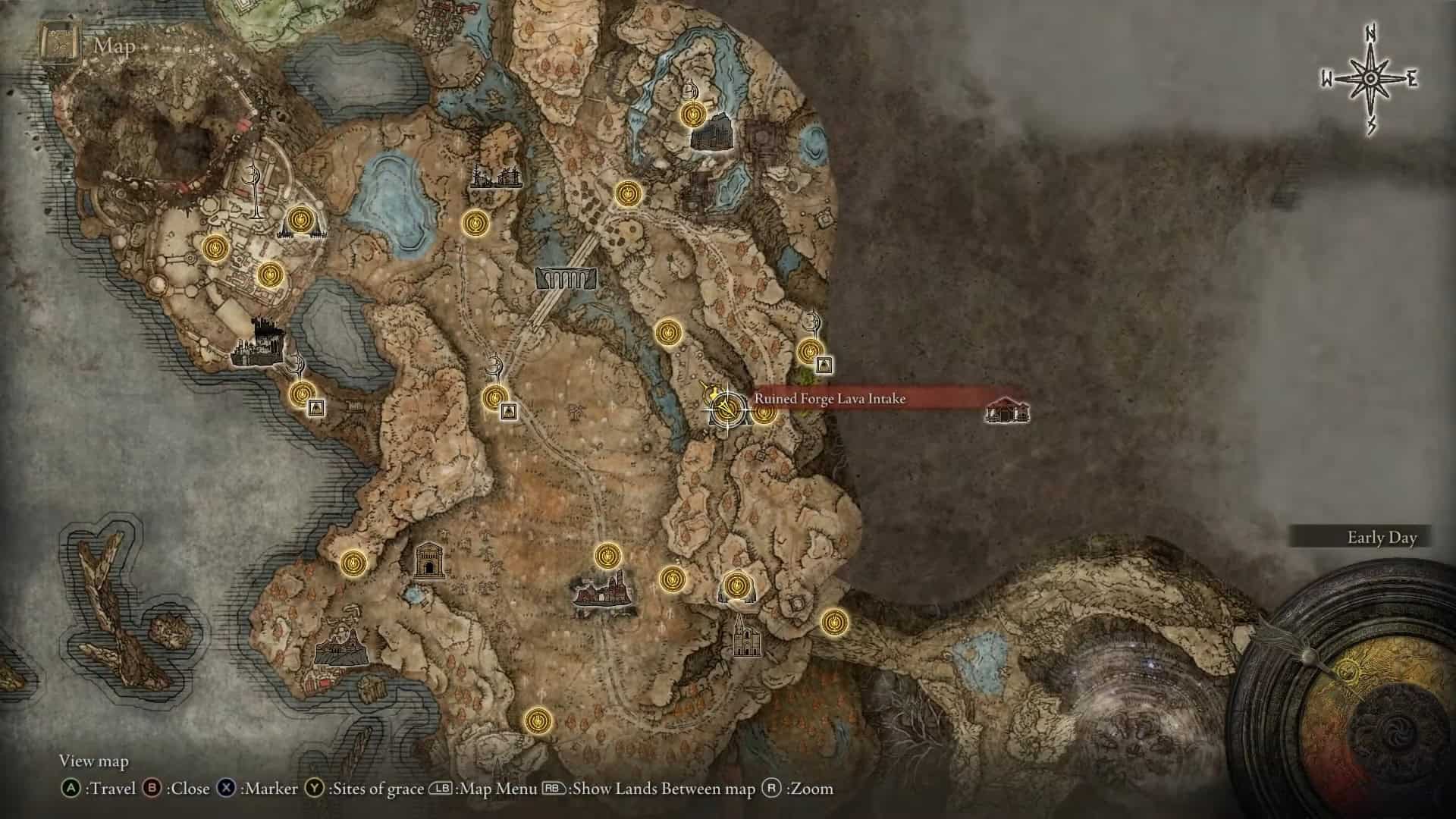Select the Ruined Forge Lava Intake site of grace
The height and width of the screenshot is (819, 1456).
tap(726, 409)
